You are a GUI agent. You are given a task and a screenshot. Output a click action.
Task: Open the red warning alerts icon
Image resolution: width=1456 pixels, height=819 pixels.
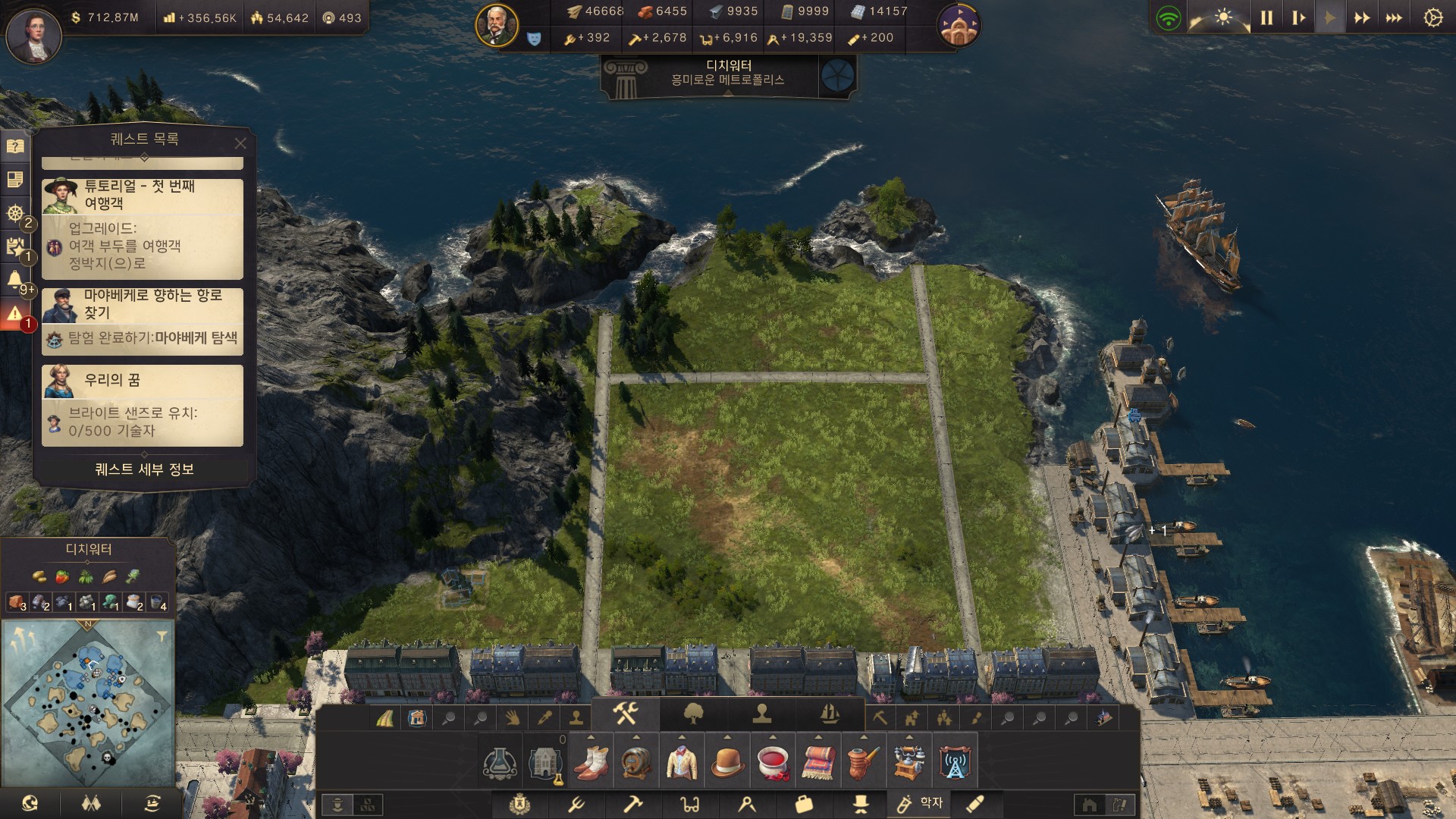(15, 315)
